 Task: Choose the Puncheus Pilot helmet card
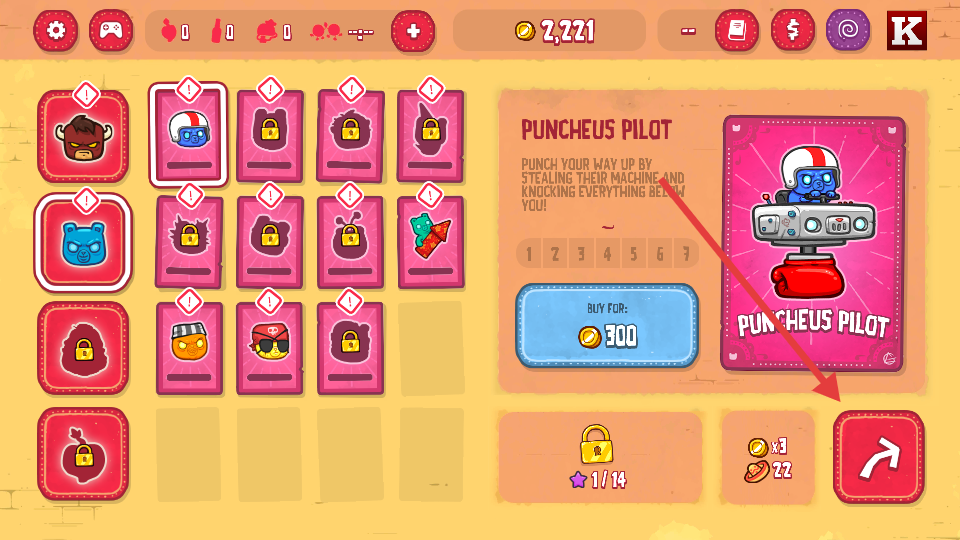(x=189, y=136)
